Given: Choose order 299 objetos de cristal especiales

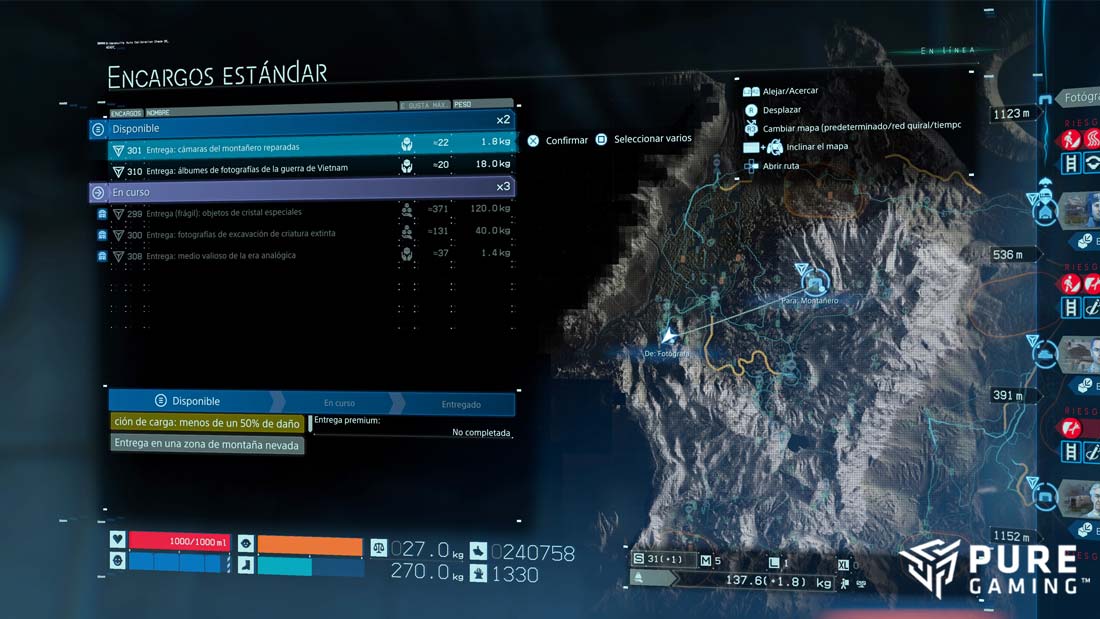Looking at the screenshot, I should (300, 213).
